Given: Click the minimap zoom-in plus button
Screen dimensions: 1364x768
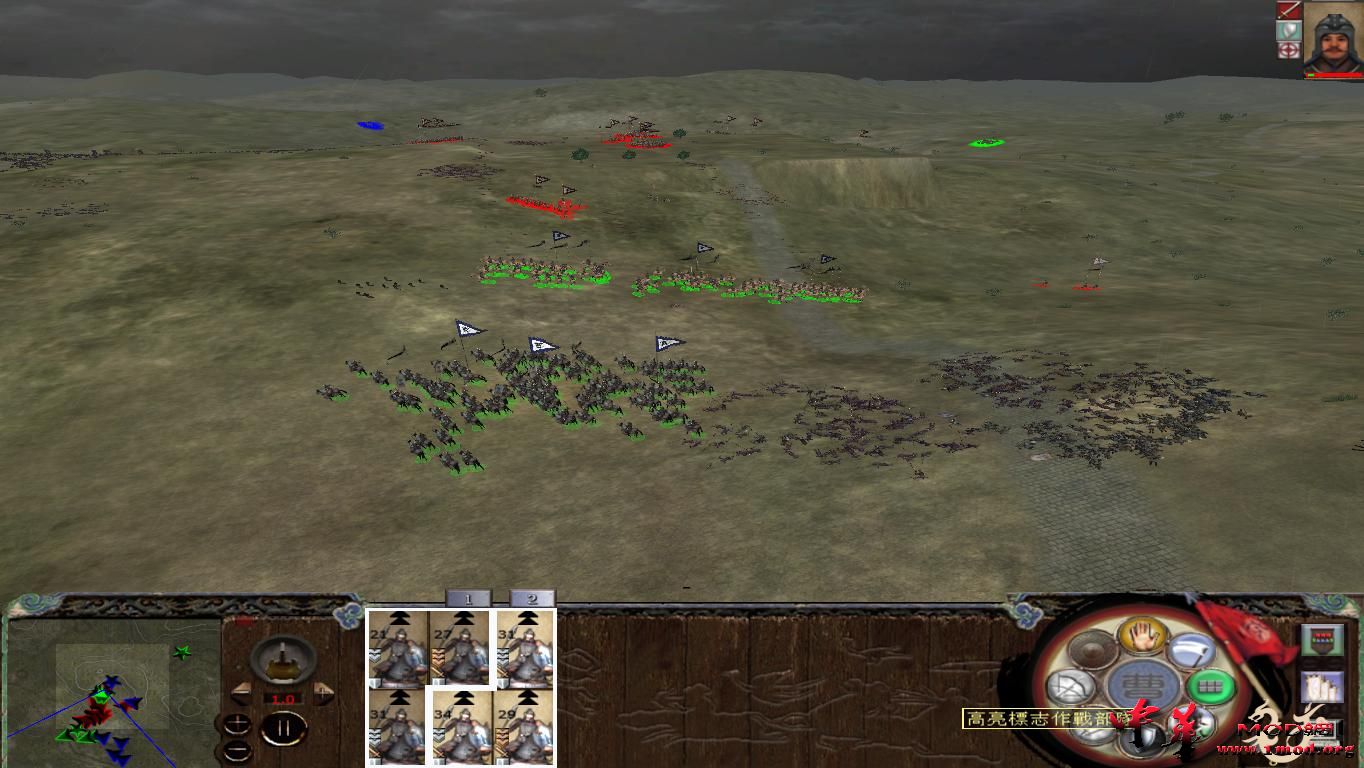Looking at the screenshot, I should coord(237,723).
